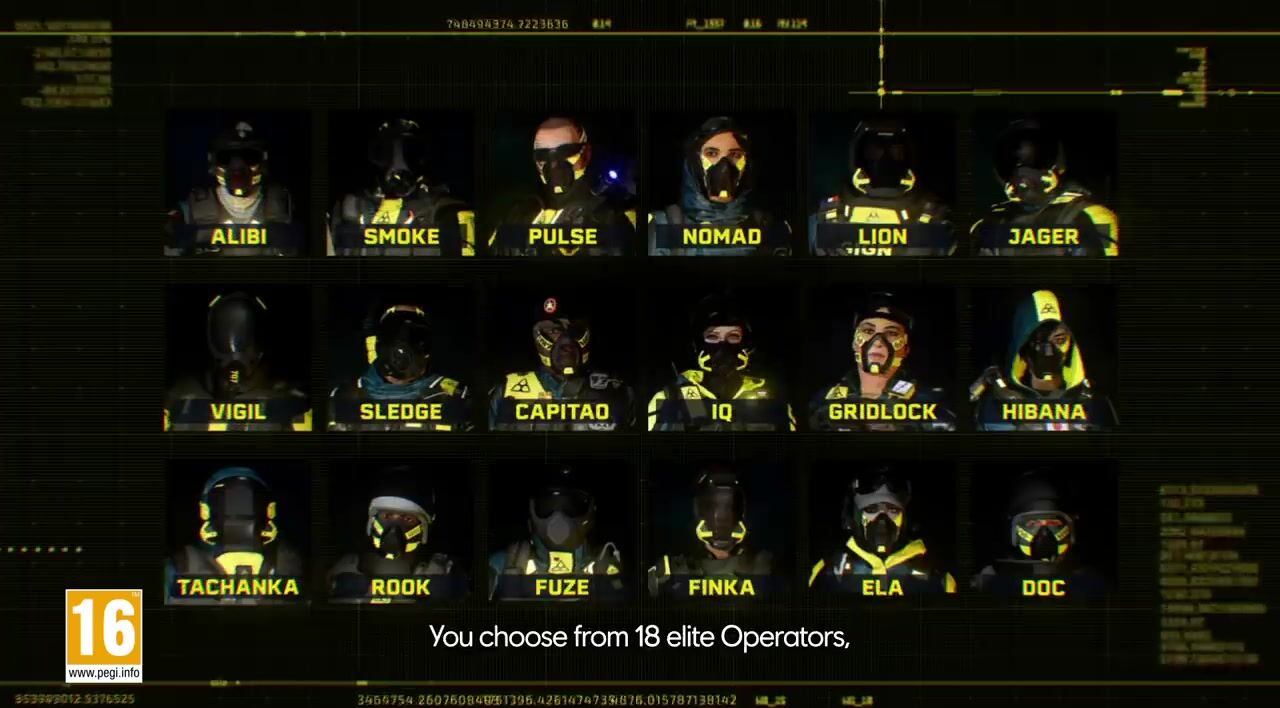Viewport: 1280px width, 708px height.
Task: Pick operator IQ
Action: tap(722, 360)
